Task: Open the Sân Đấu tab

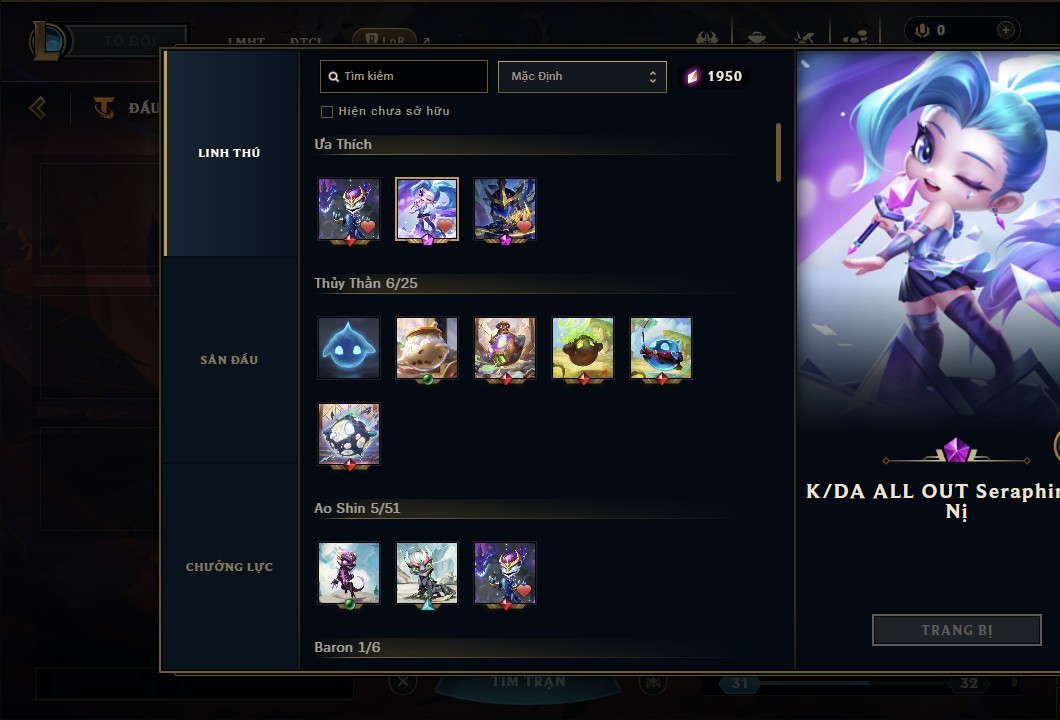Action: [x=229, y=360]
